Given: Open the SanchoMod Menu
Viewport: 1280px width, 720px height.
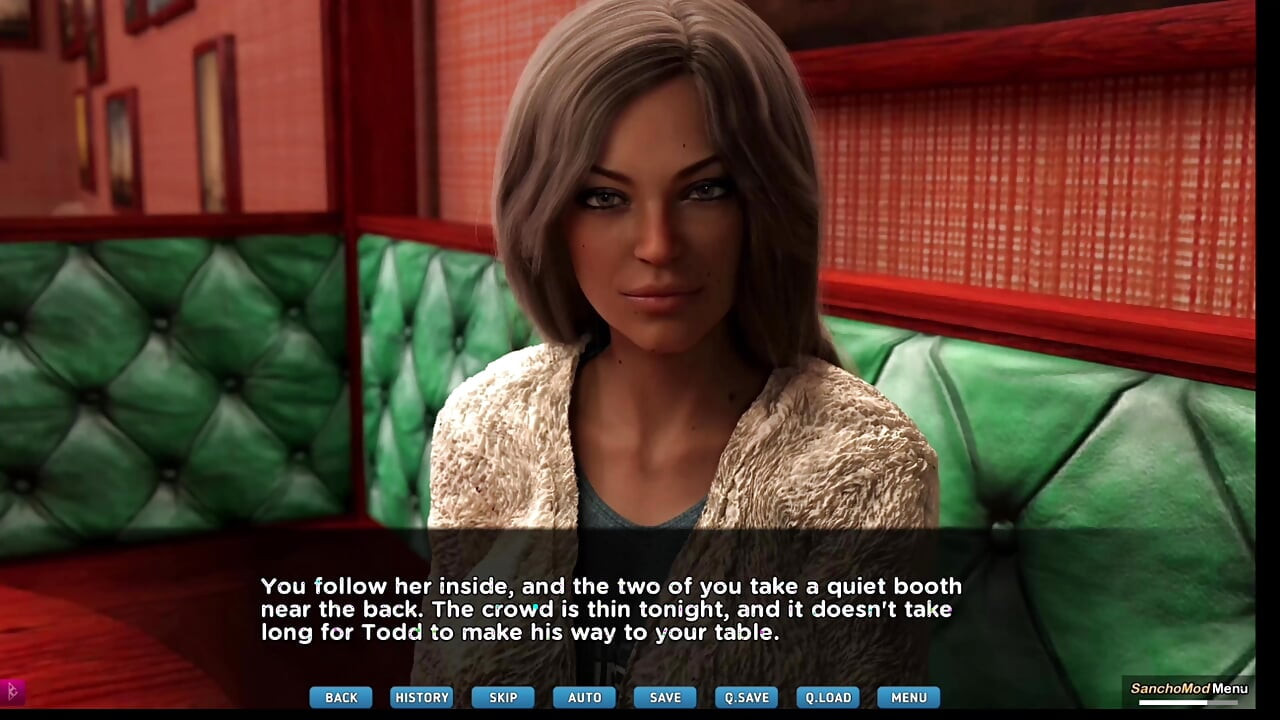Looking at the screenshot, I should pos(1188,689).
